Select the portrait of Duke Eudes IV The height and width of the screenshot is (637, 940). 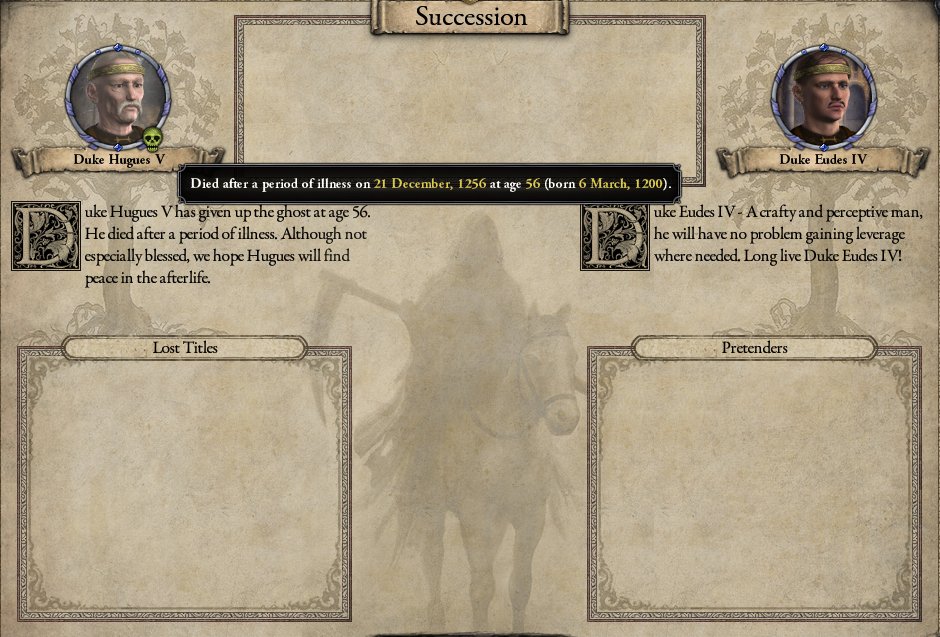(822, 96)
